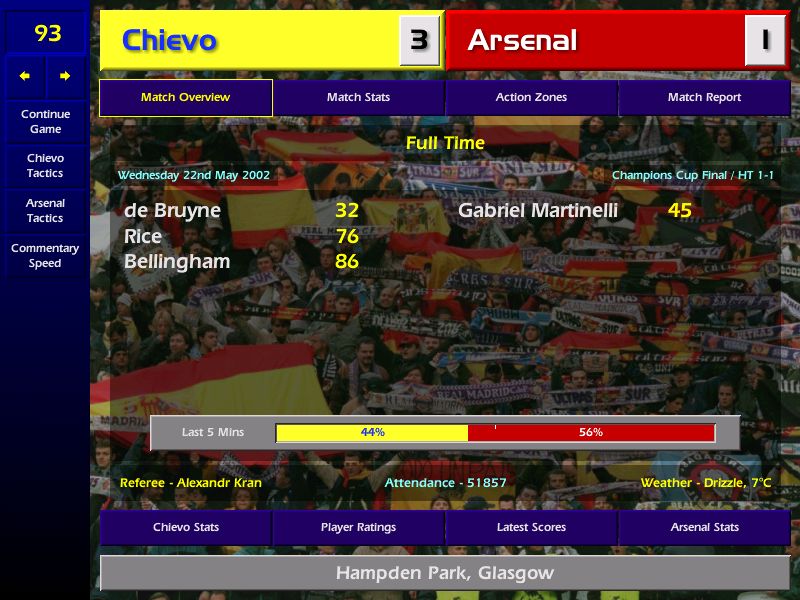Screen dimensions: 800x600
Task: View the Action Zones tab
Action: click(x=531, y=97)
